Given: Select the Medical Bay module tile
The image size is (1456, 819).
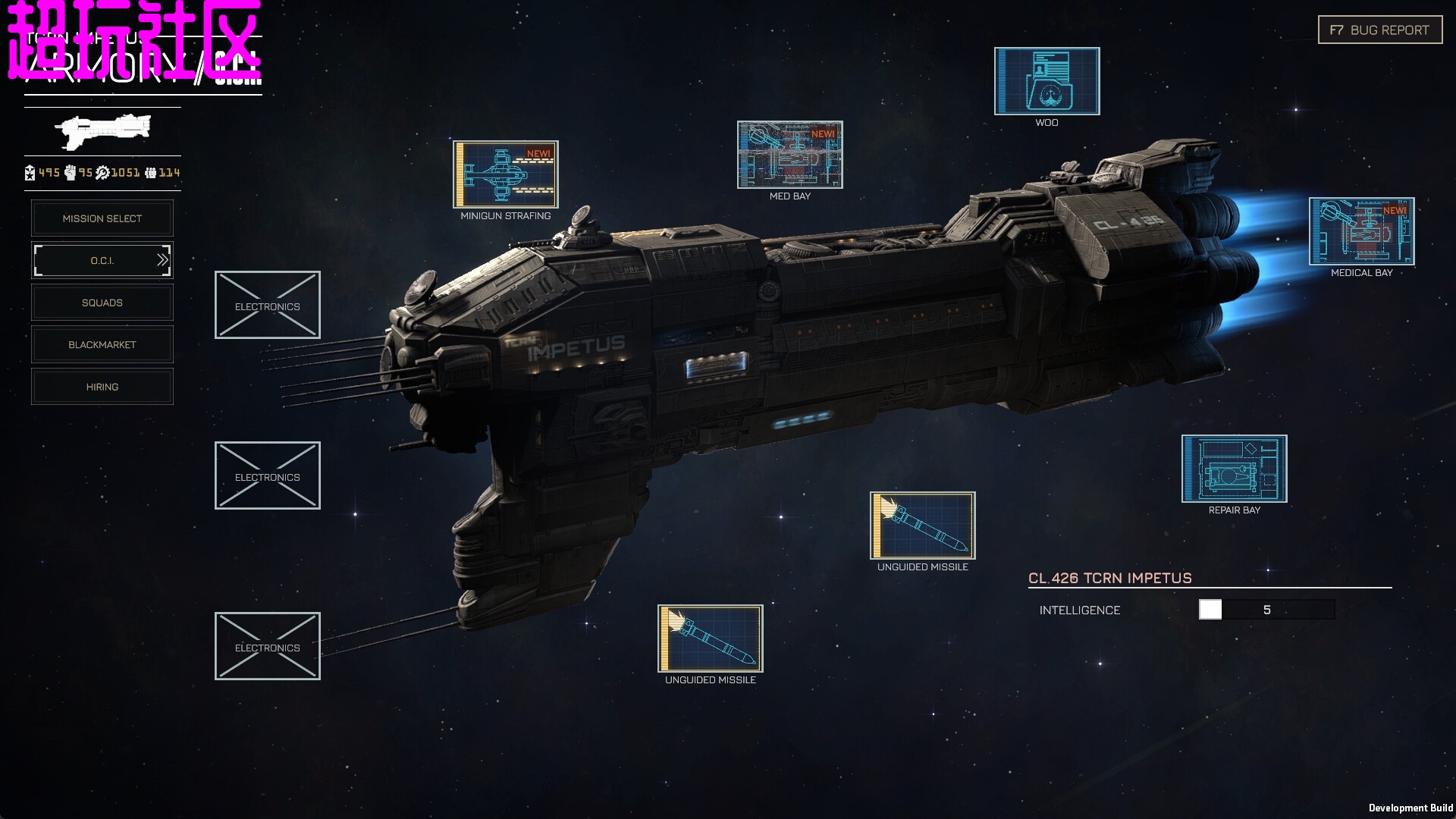Looking at the screenshot, I should tap(1361, 231).
